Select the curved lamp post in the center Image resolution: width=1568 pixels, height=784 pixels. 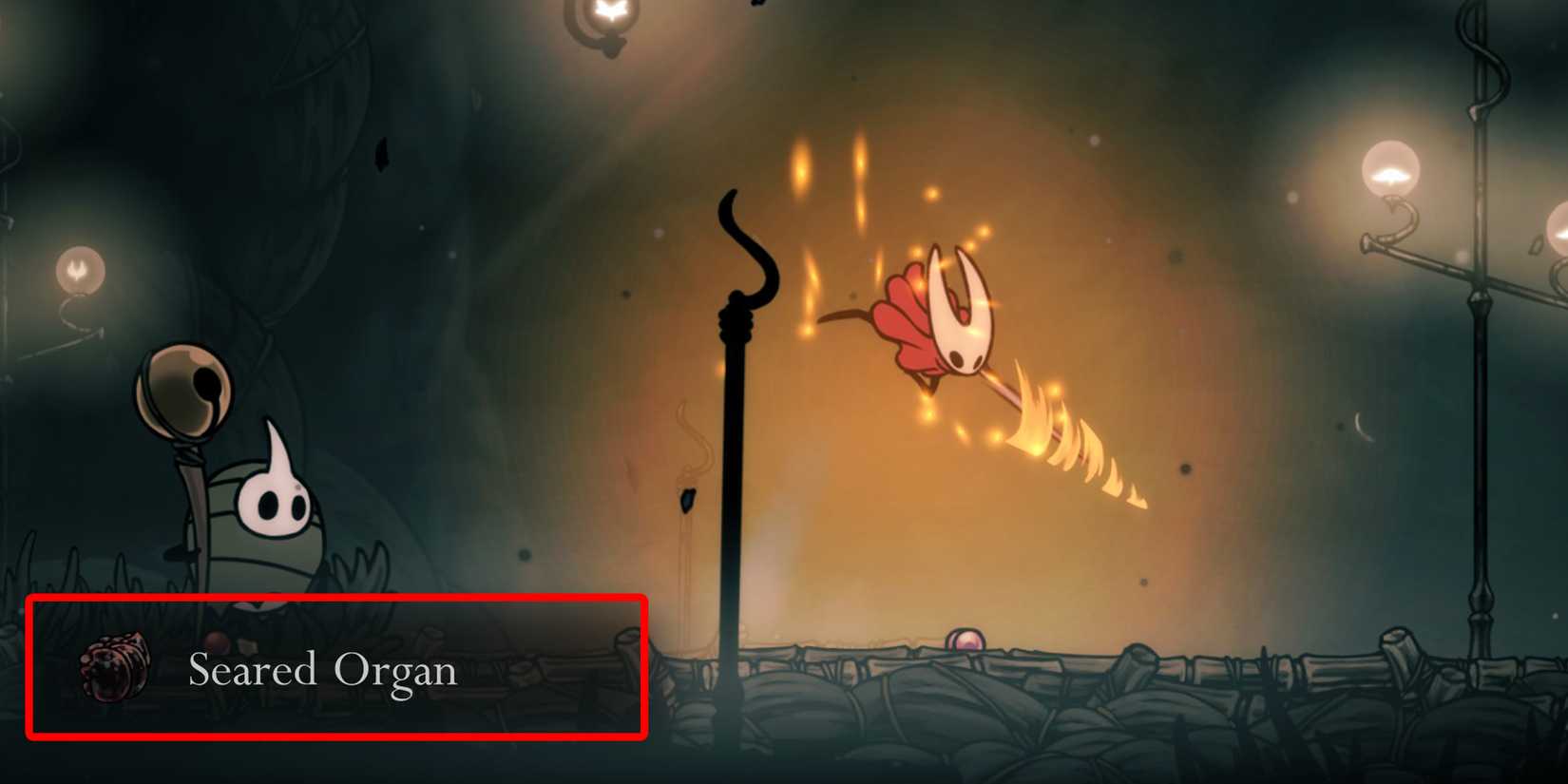pyautogui.click(x=735, y=428)
